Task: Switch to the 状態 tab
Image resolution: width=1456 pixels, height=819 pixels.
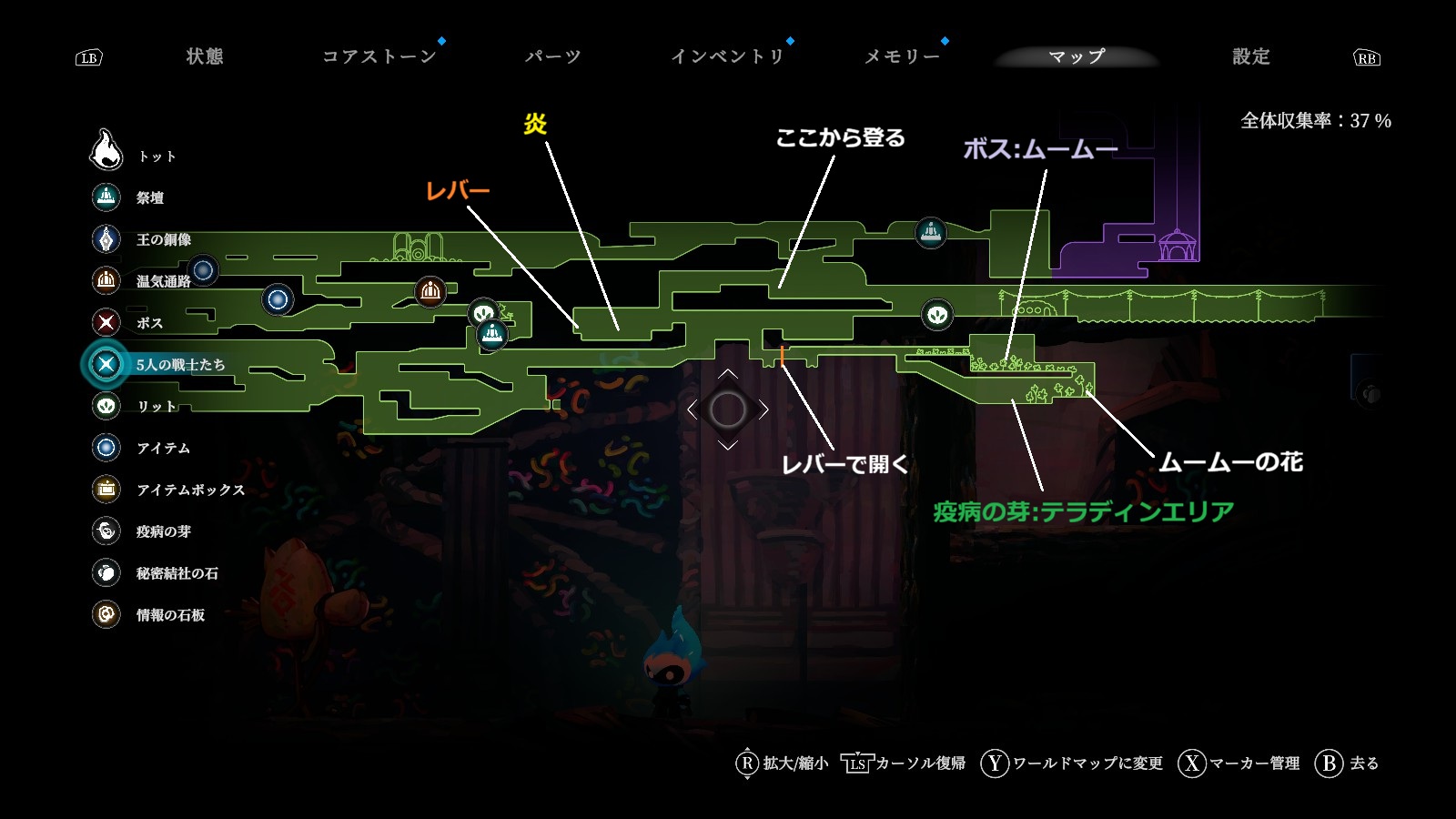Action: pos(205,56)
